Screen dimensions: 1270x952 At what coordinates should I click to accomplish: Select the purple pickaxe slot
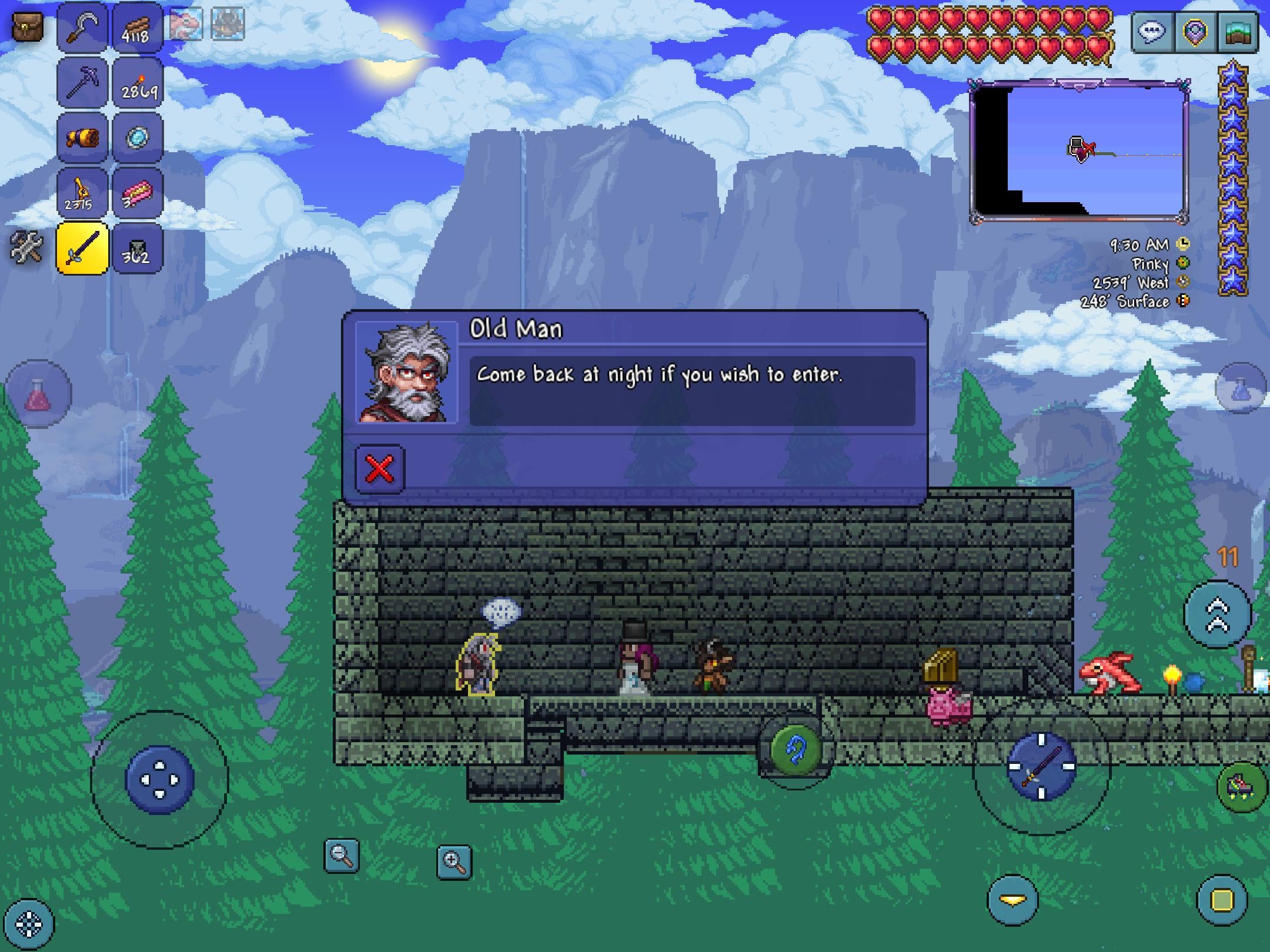click(82, 82)
